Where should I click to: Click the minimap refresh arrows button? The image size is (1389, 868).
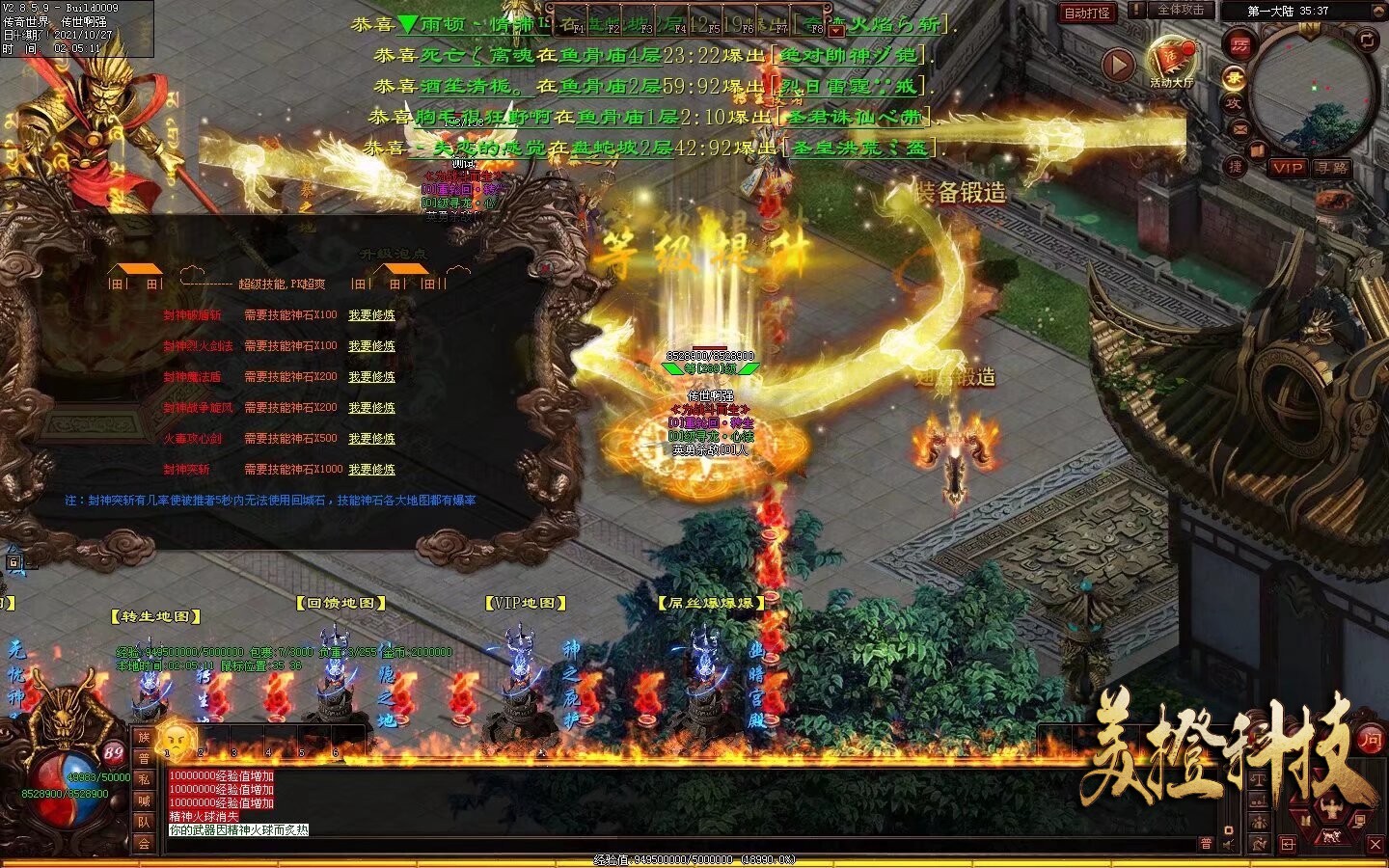click(x=1368, y=40)
